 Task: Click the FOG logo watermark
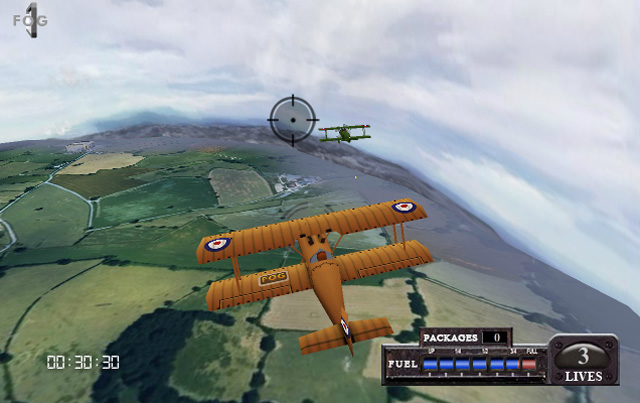(30, 20)
